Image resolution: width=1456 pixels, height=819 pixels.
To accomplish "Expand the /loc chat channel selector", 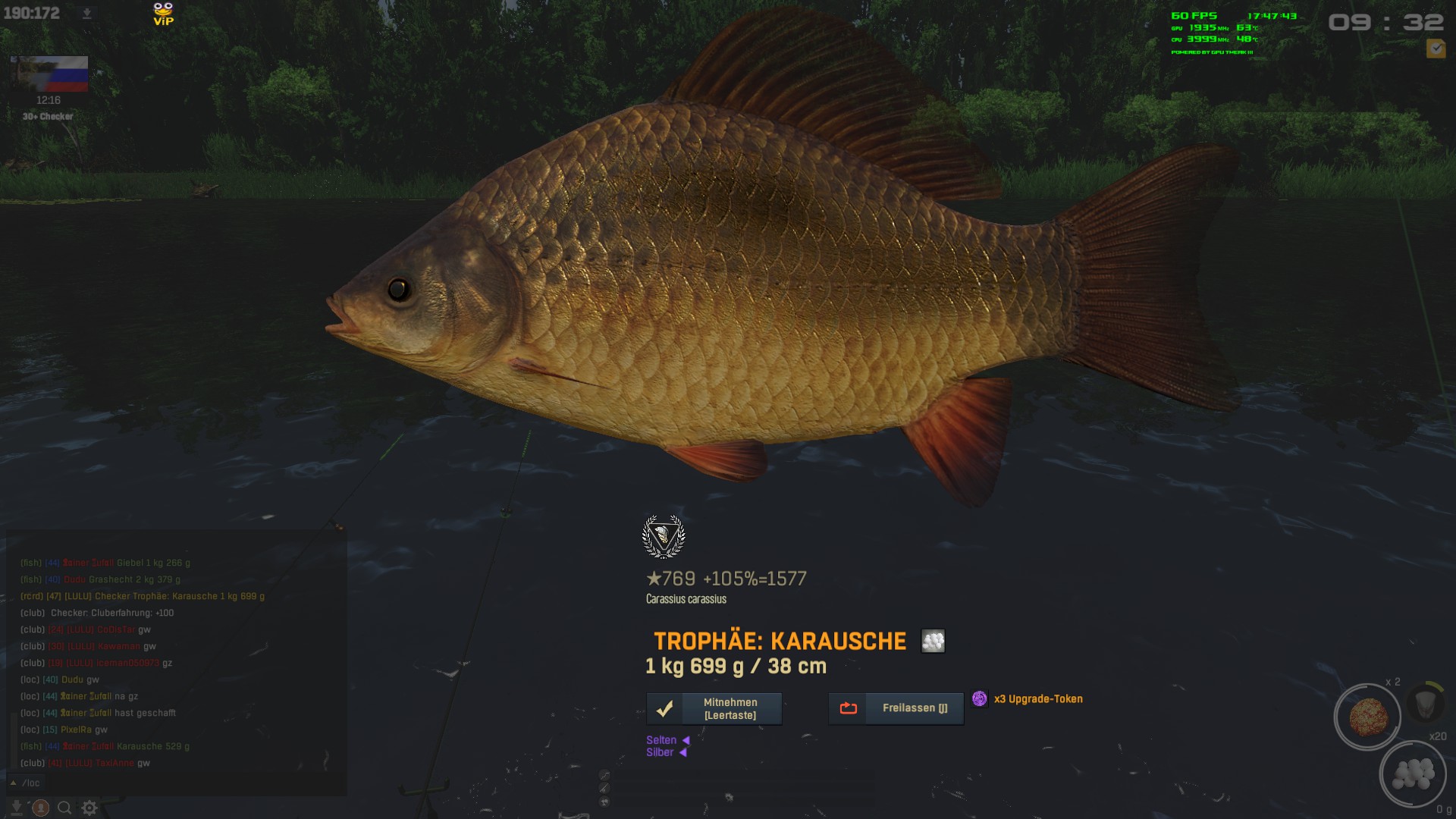I will pyautogui.click(x=14, y=783).
